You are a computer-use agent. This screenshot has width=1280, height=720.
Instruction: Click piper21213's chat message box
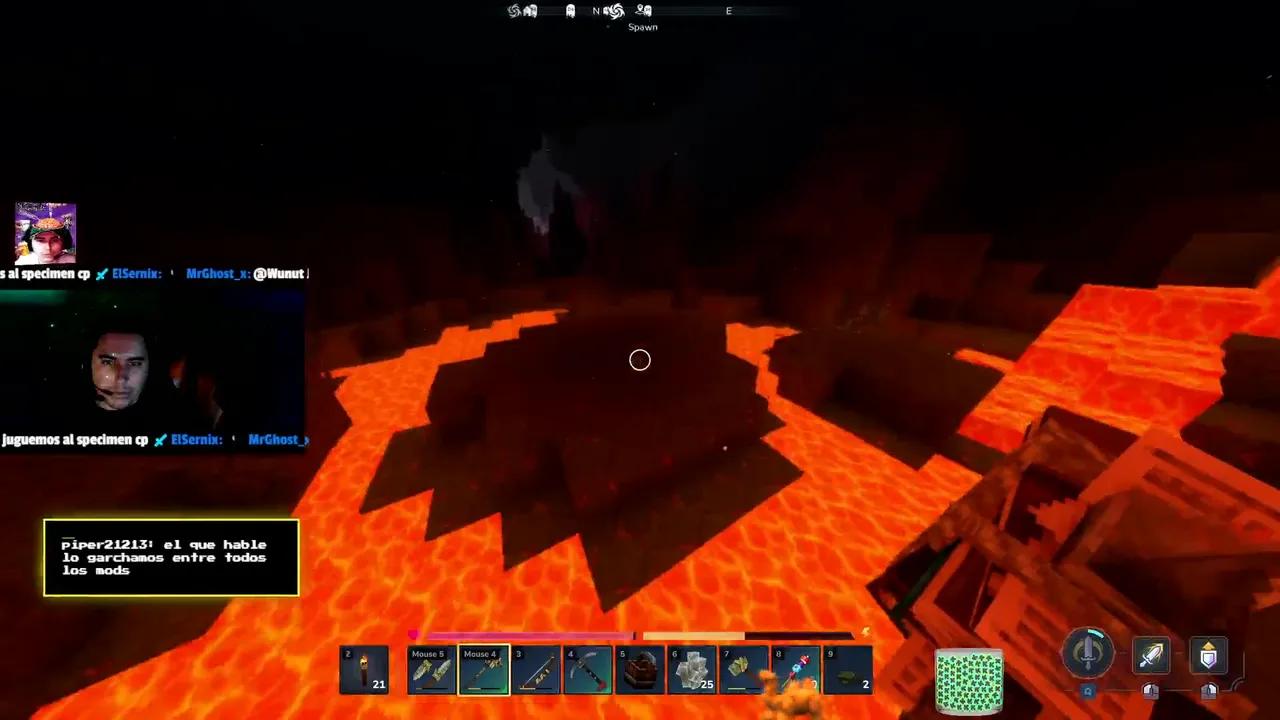[170, 557]
